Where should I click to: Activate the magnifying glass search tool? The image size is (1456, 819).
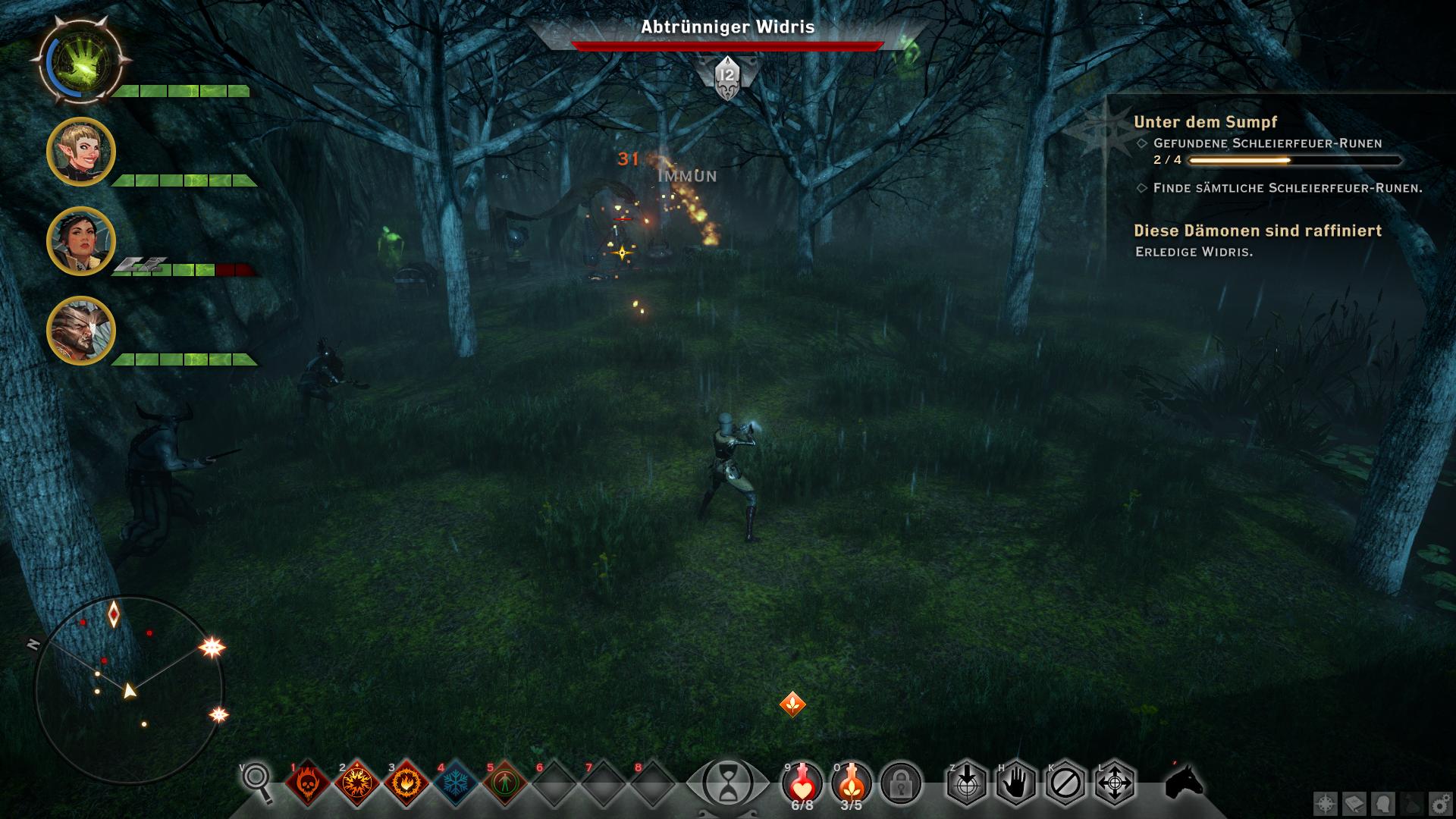click(x=256, y=781)
